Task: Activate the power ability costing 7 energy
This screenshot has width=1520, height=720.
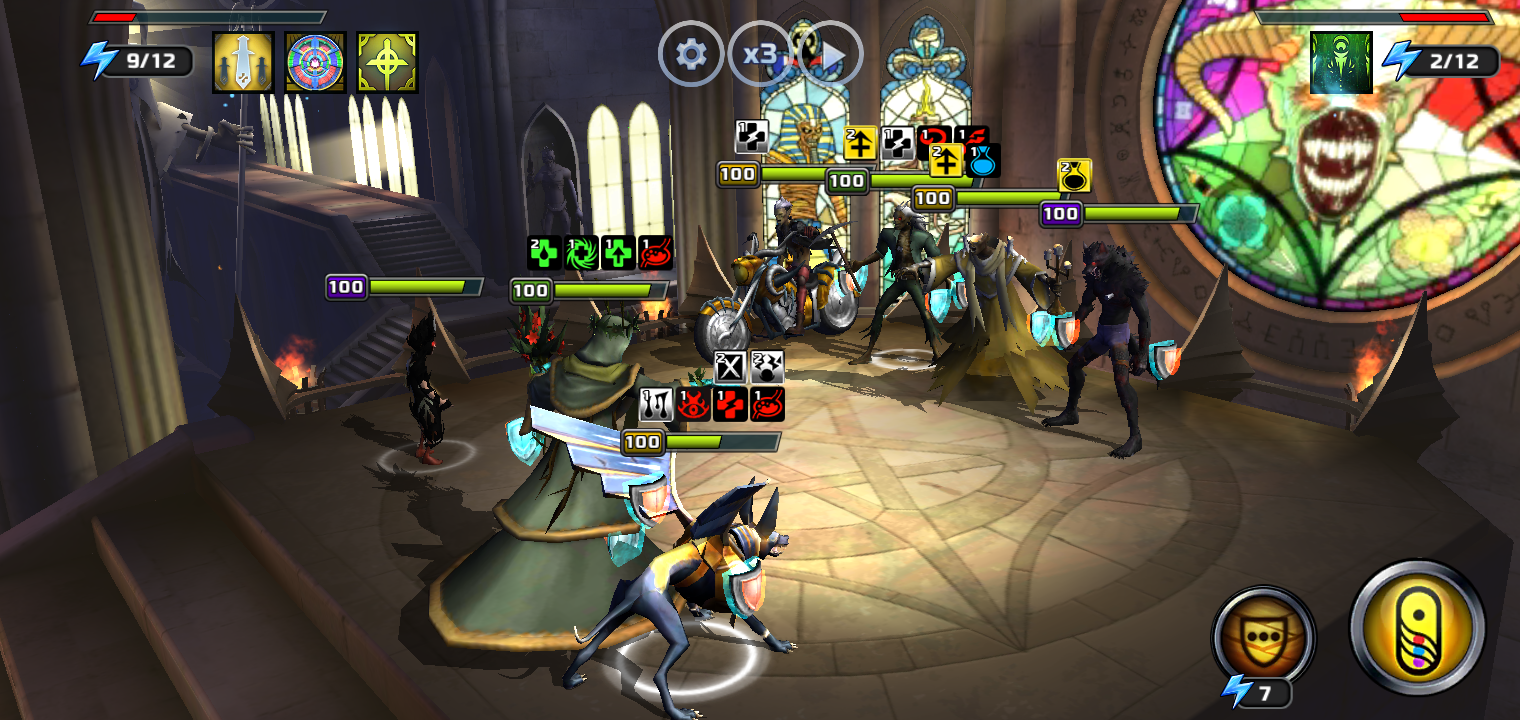Action: tap(1263, 636)
